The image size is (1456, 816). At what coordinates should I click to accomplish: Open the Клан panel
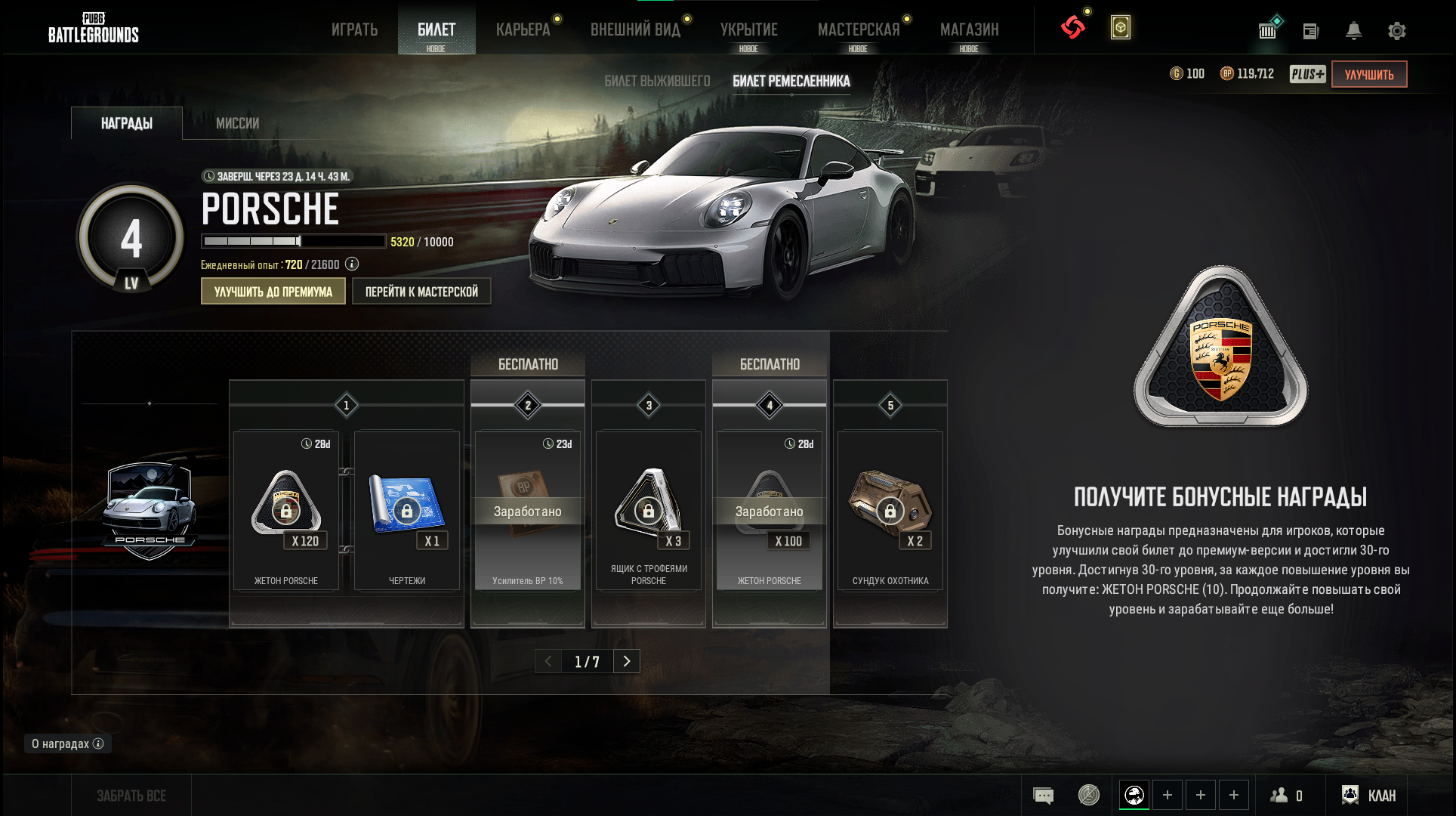coord(1368,795)
